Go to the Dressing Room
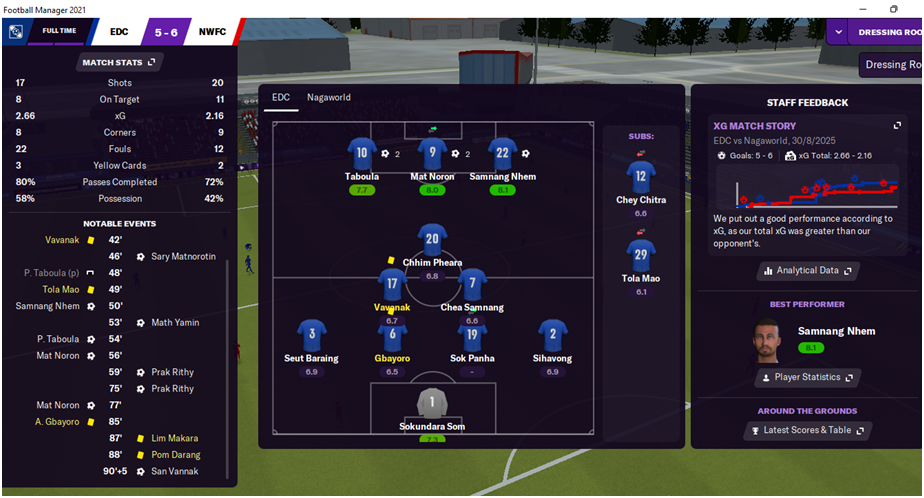 [x=888, y=32]
